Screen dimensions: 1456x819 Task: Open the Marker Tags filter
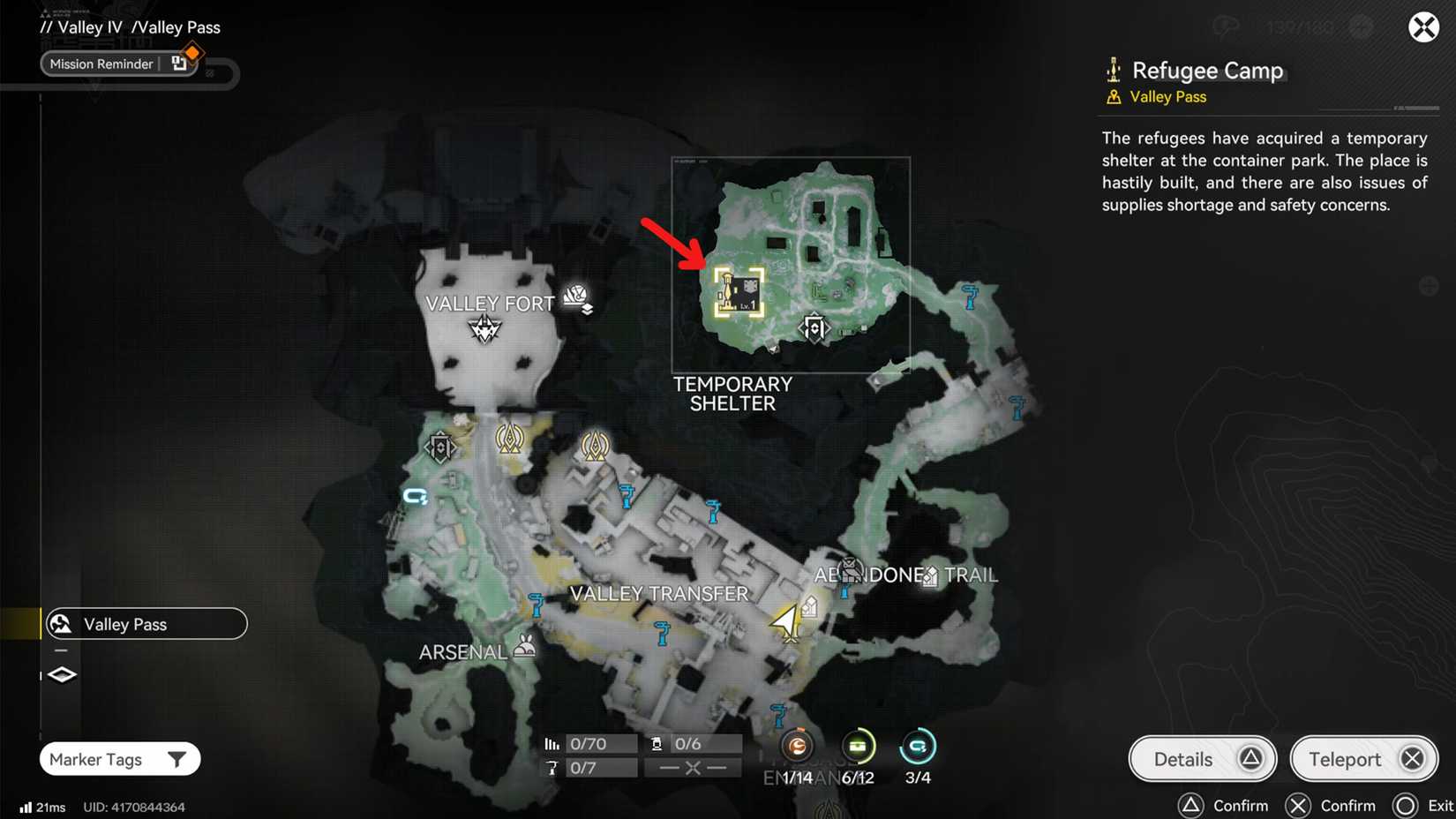[x=119, y=759]
